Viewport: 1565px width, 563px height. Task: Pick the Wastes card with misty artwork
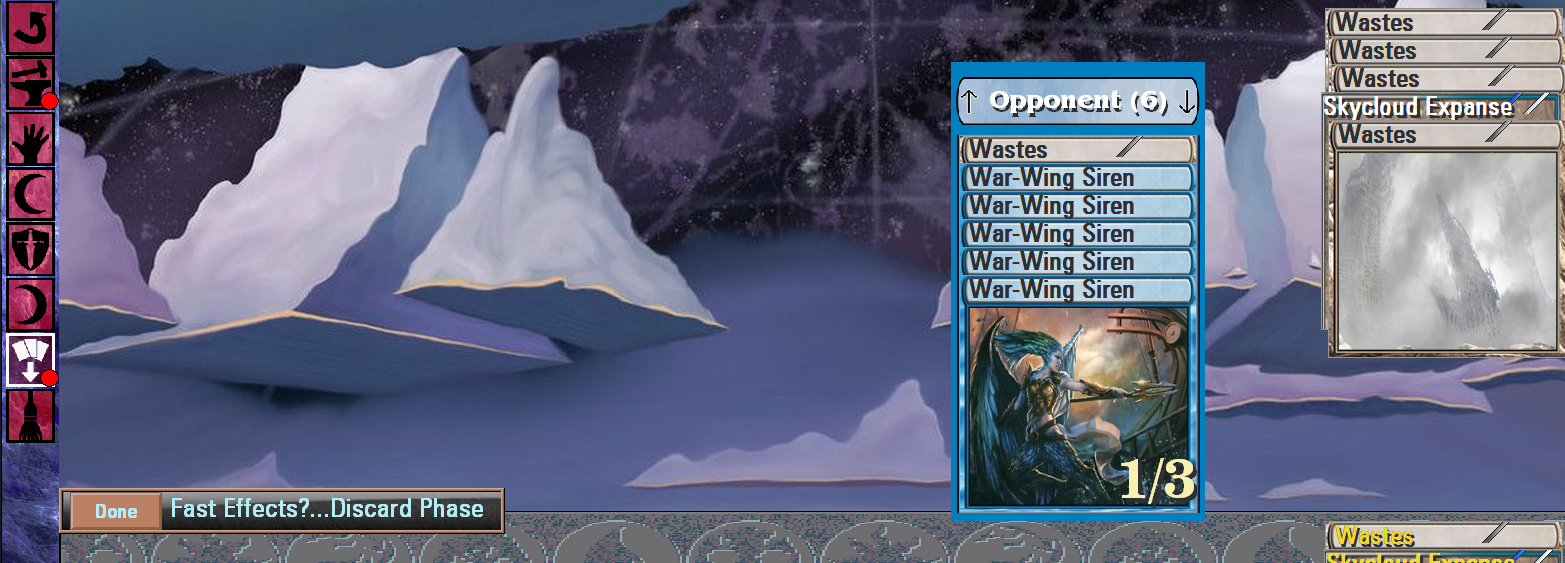coord(1446,250)
